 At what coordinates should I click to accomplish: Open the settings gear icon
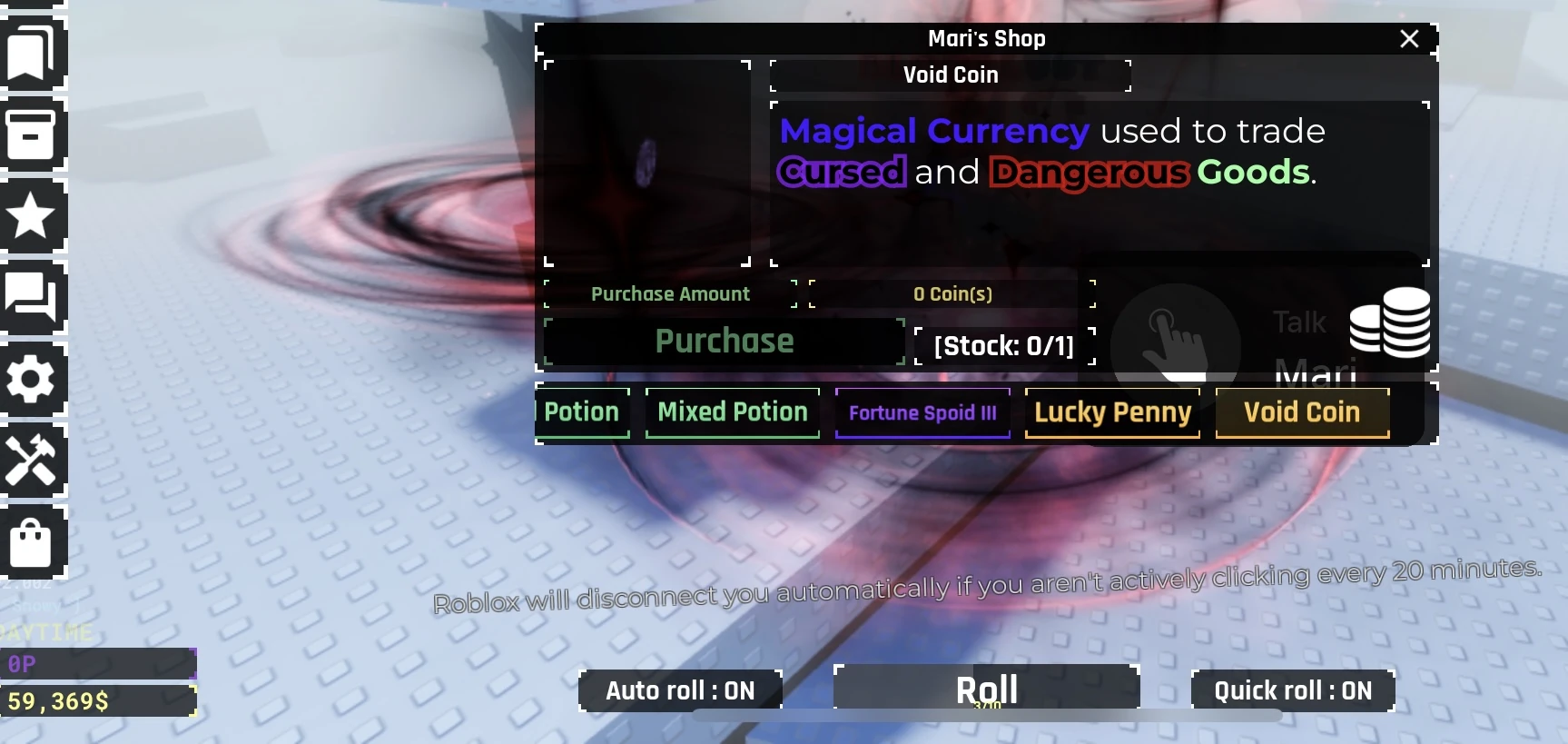tap(34, 380)
